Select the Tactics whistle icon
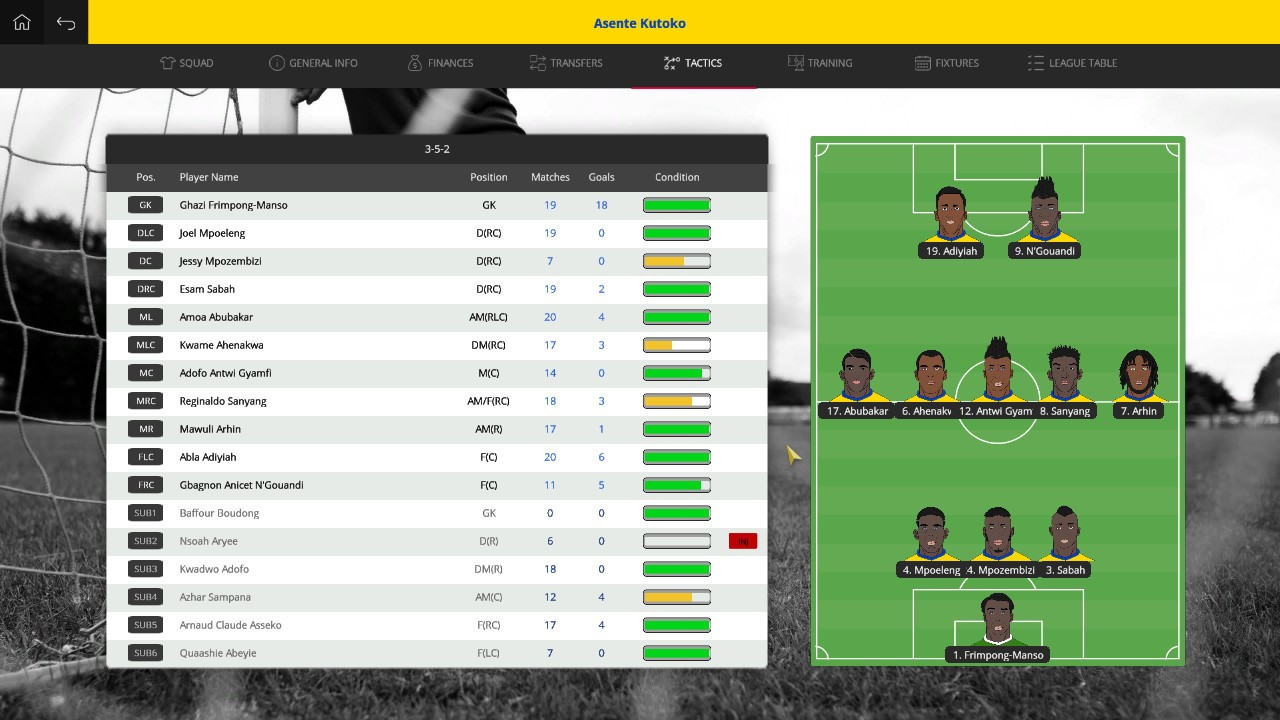 pos(669,62)
